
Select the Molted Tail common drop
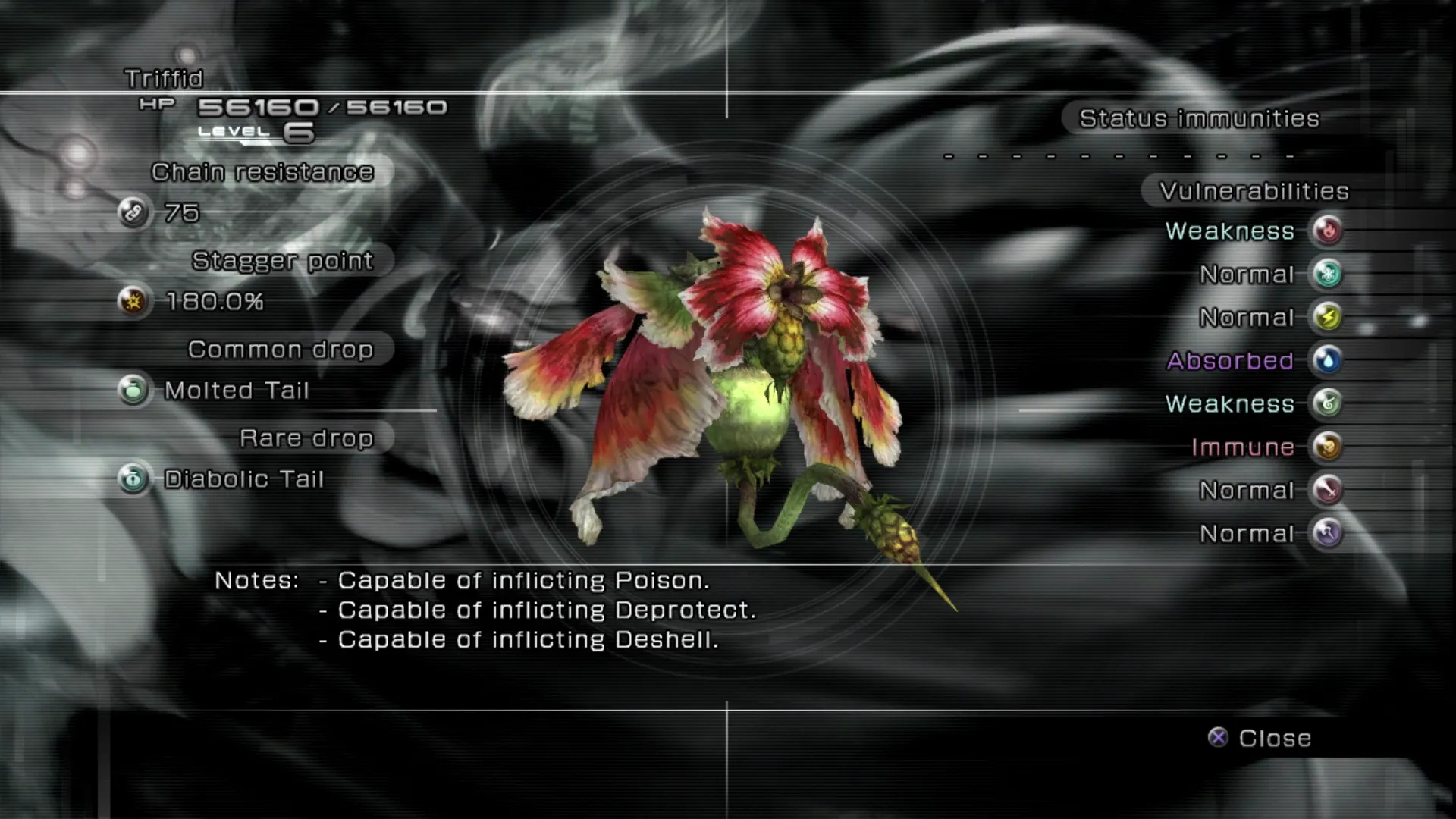pyautogui.click(x=237, y=391)
